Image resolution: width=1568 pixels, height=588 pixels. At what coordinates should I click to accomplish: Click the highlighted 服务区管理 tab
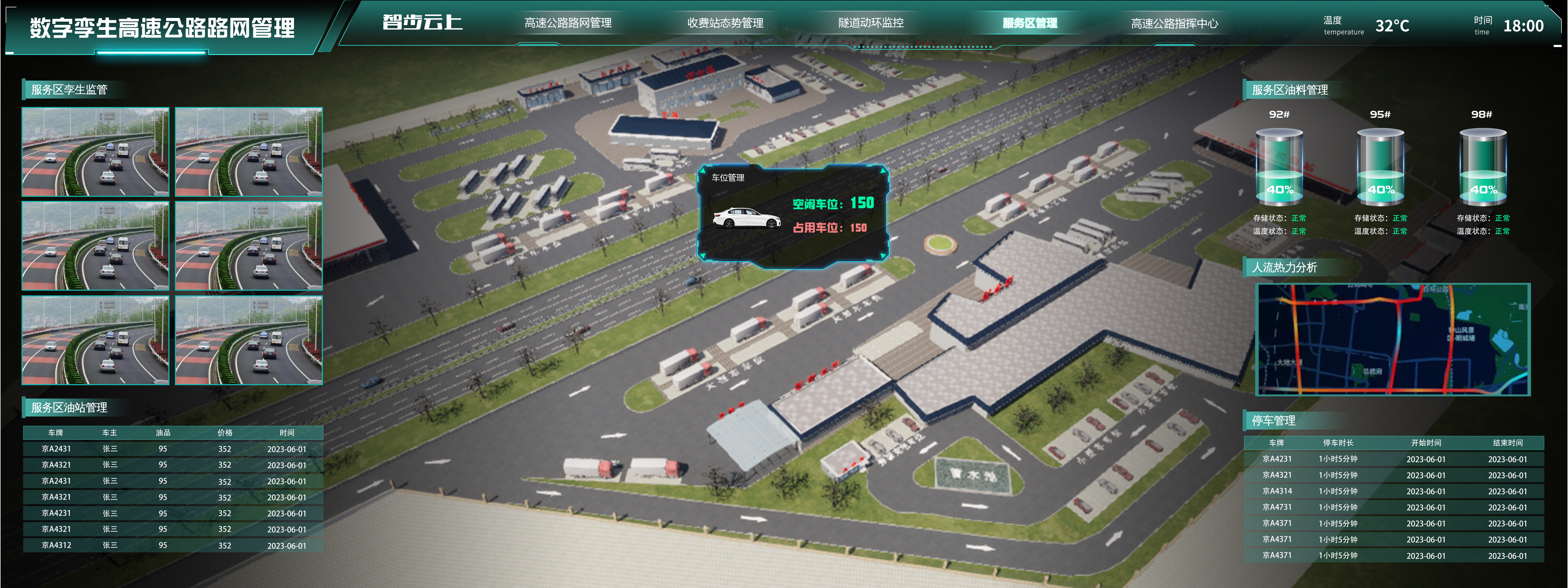[x=1029, y=23]
